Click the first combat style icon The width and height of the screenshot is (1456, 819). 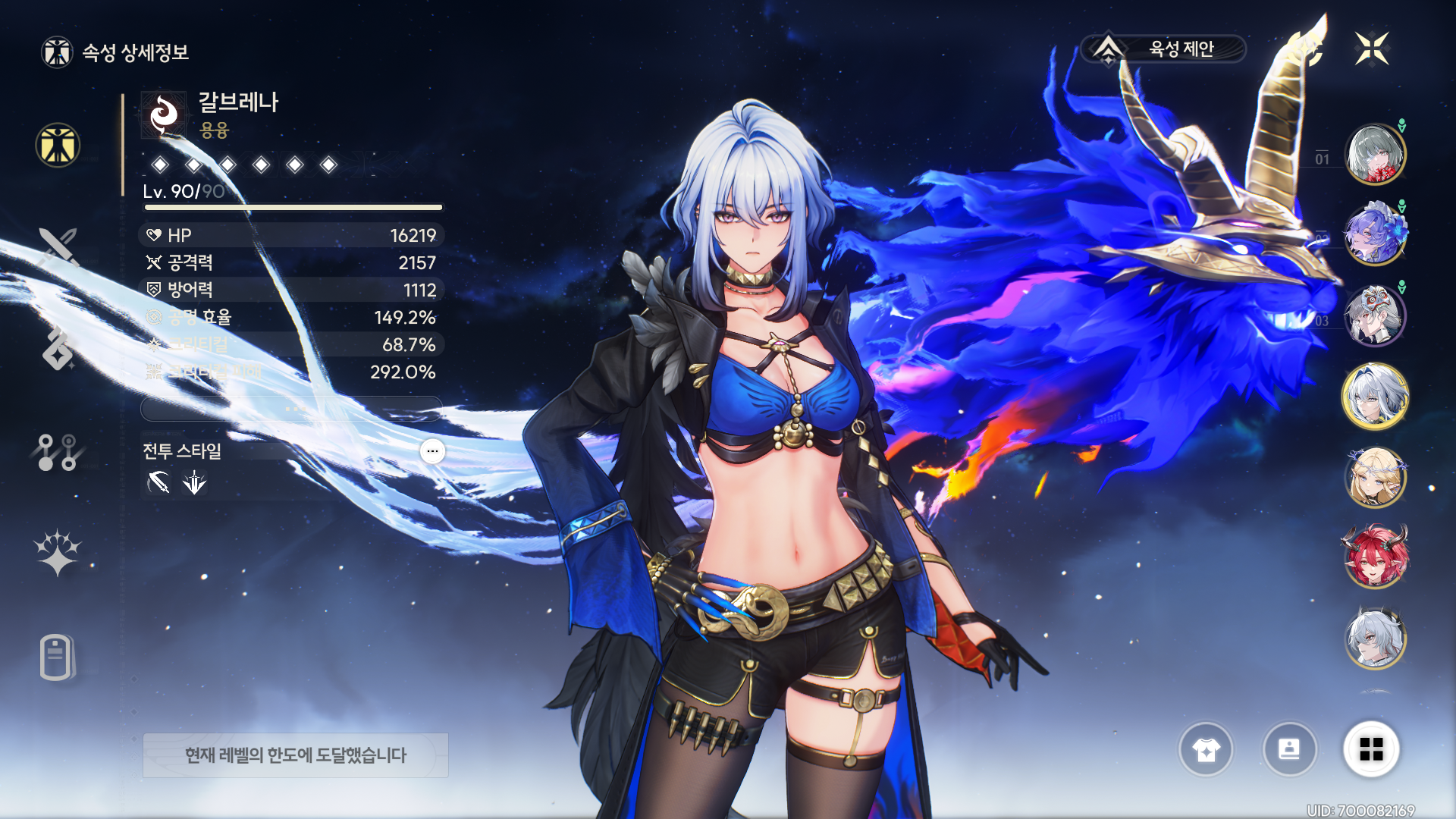pyautogui.click(x=158, y=482)
